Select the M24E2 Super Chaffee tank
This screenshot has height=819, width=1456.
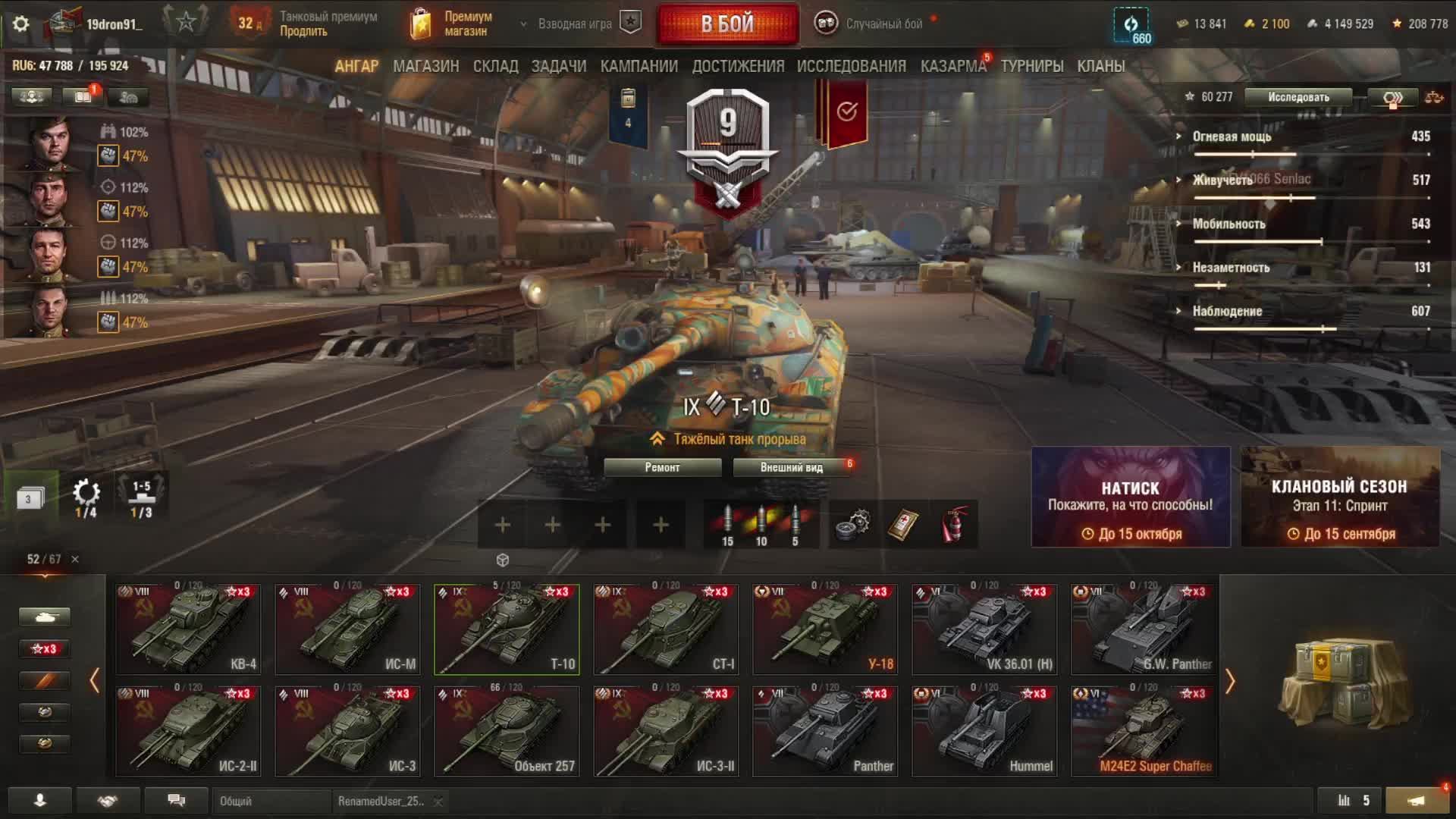click(1144, 732)
